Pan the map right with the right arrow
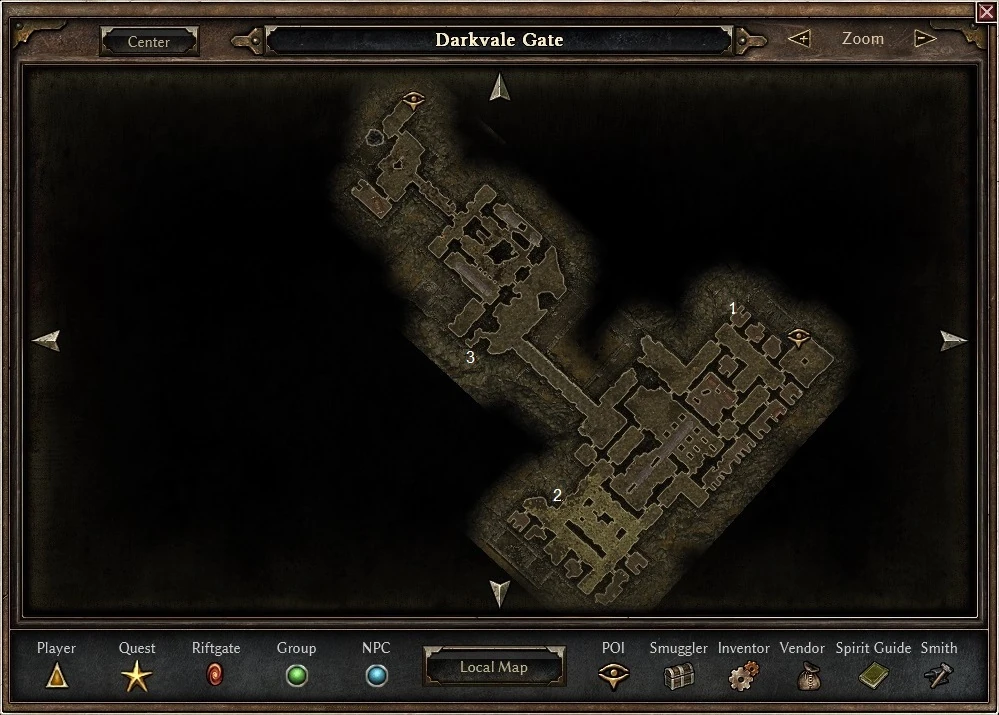999x715 pixels. [954, 341]
